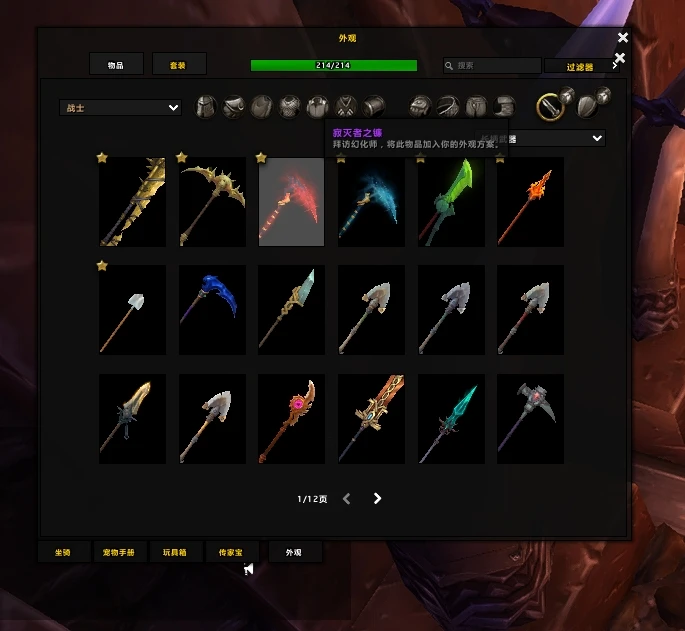The image size is (685, 631).
Task: Open the Heirlooms (传家宝) tab
Action: (232, 552)
